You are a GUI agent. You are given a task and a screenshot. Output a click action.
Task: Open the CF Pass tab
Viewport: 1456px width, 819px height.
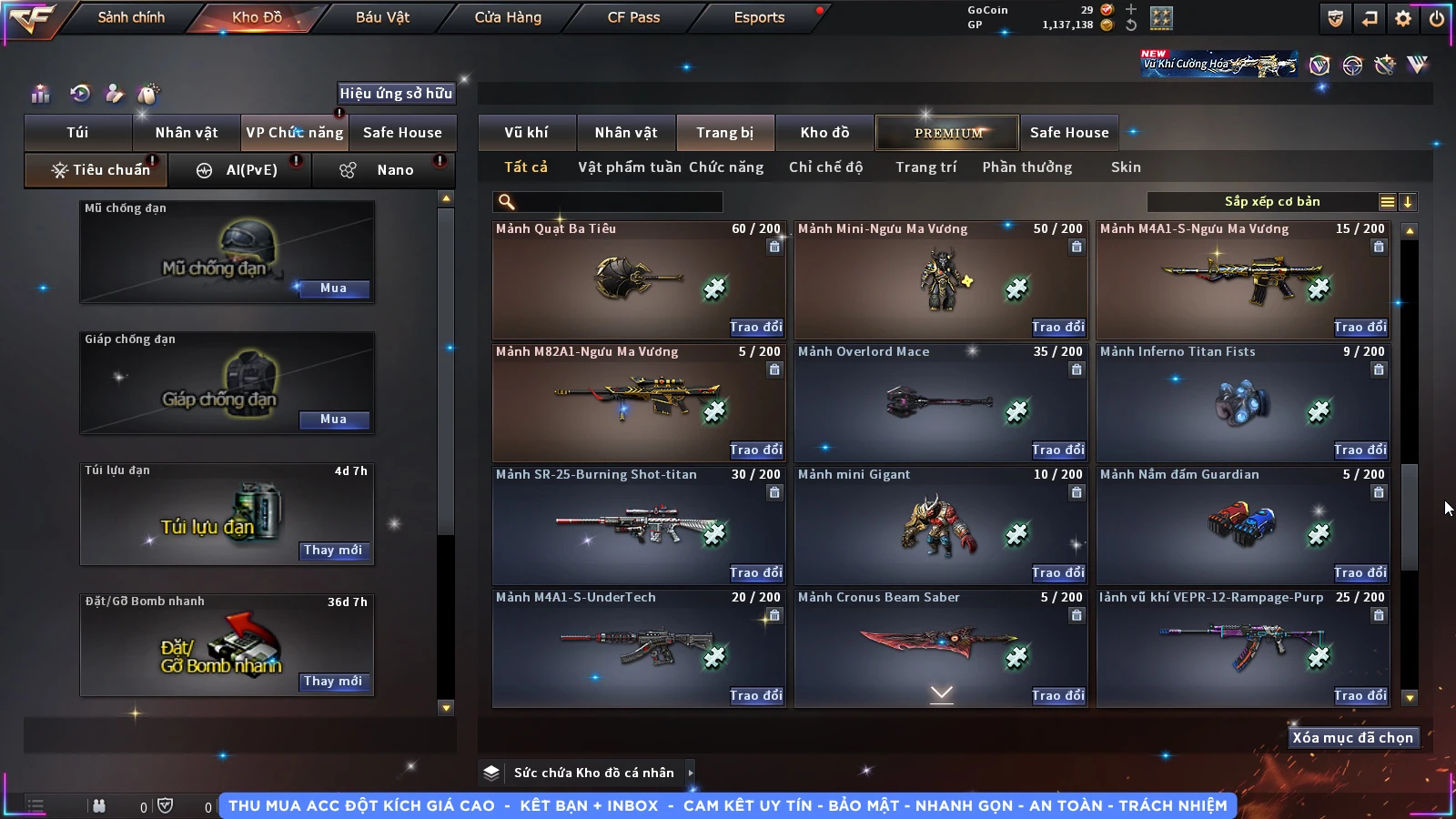633,17
